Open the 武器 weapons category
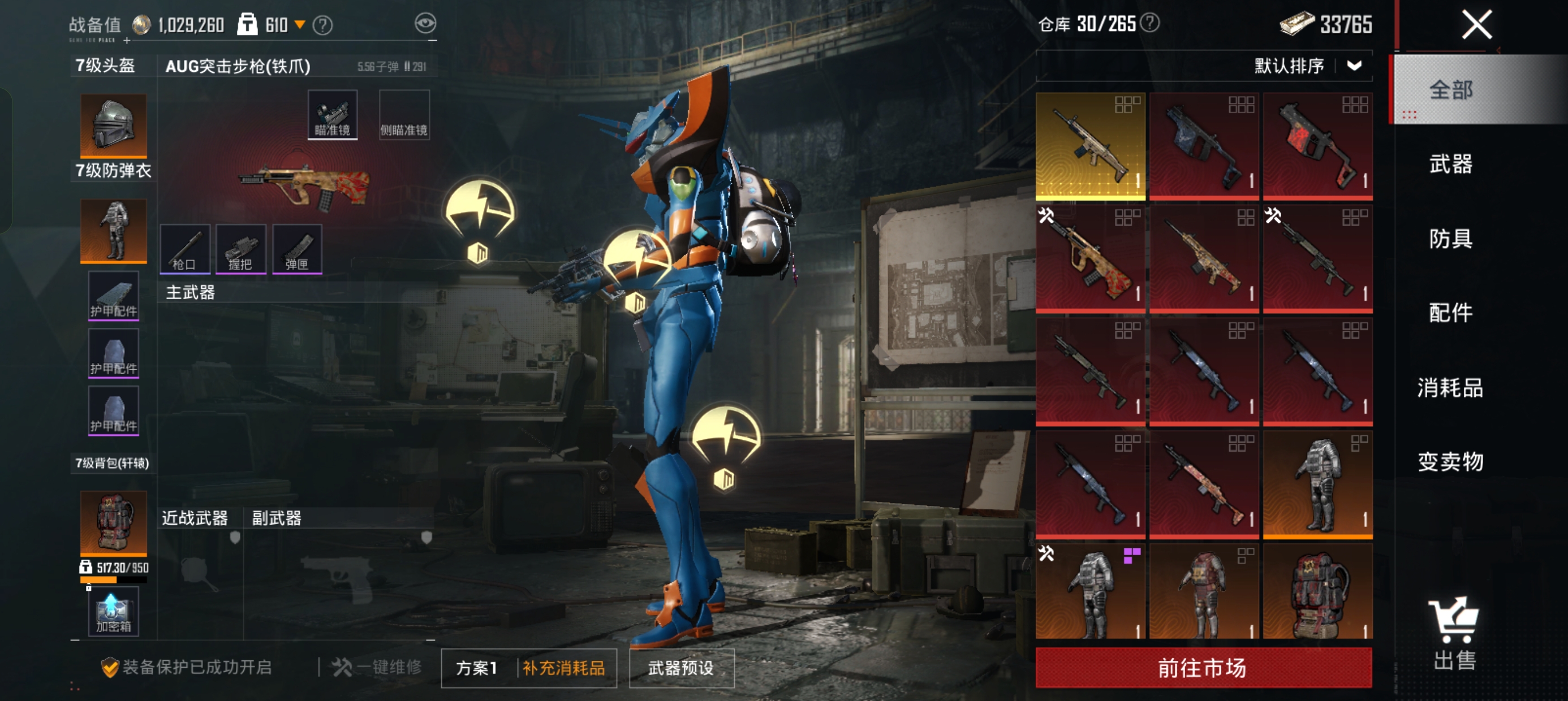The image size is (1568, 701). click(x=1450, y=165)
